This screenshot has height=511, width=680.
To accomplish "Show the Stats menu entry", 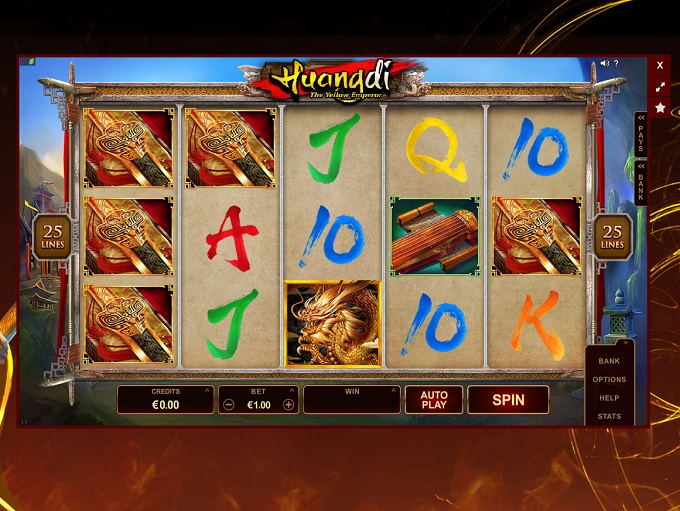I will click(609, 416).
